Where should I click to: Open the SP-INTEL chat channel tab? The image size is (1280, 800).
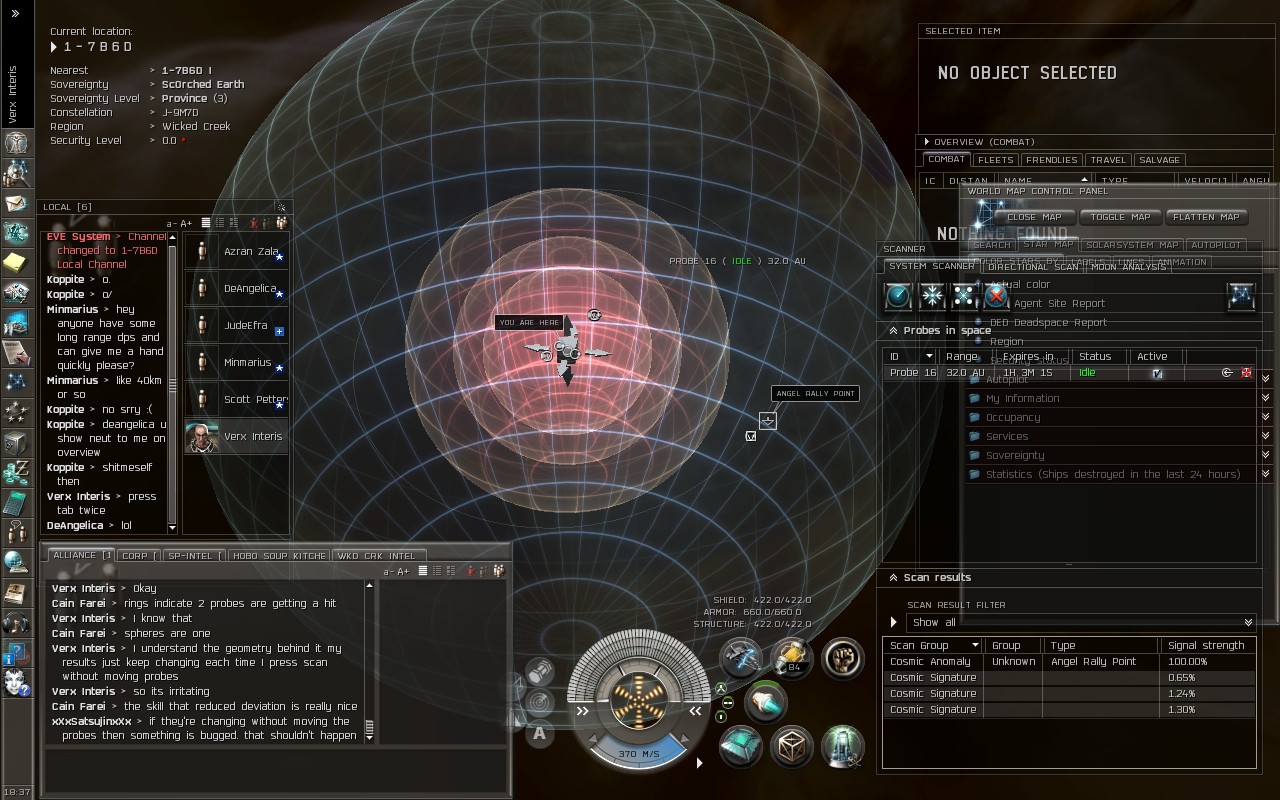click(x=190, y=556)
